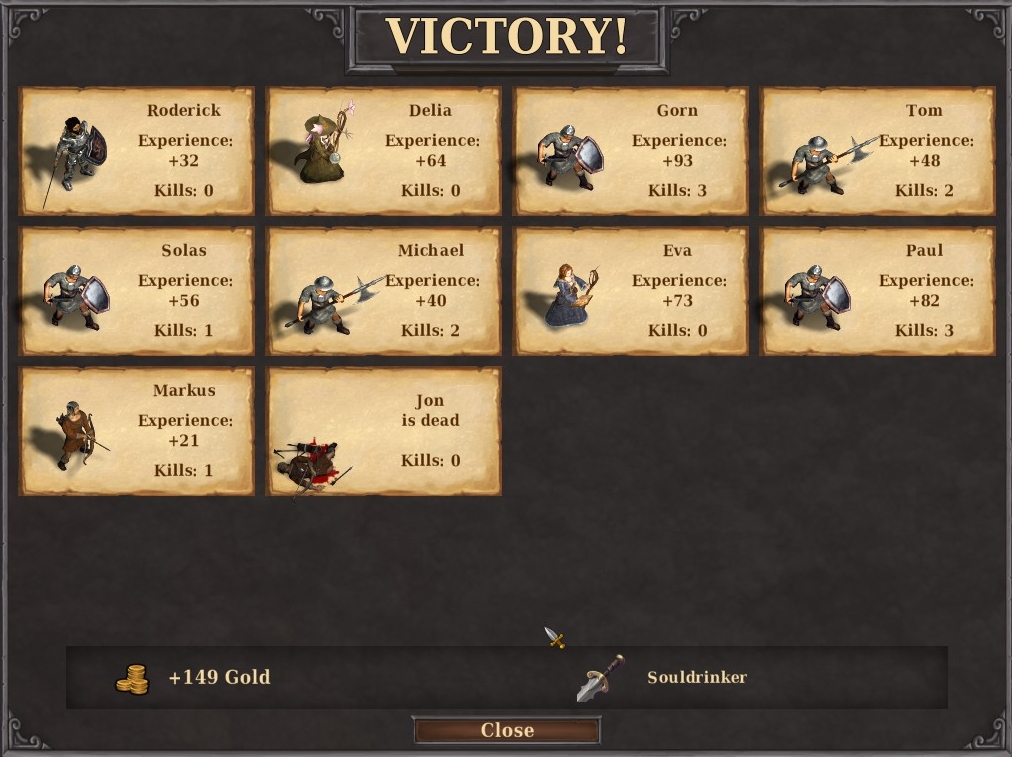Inspect the Souldrinker dagger reward
Screen dimensions: 1012x757
coord(600,678)
